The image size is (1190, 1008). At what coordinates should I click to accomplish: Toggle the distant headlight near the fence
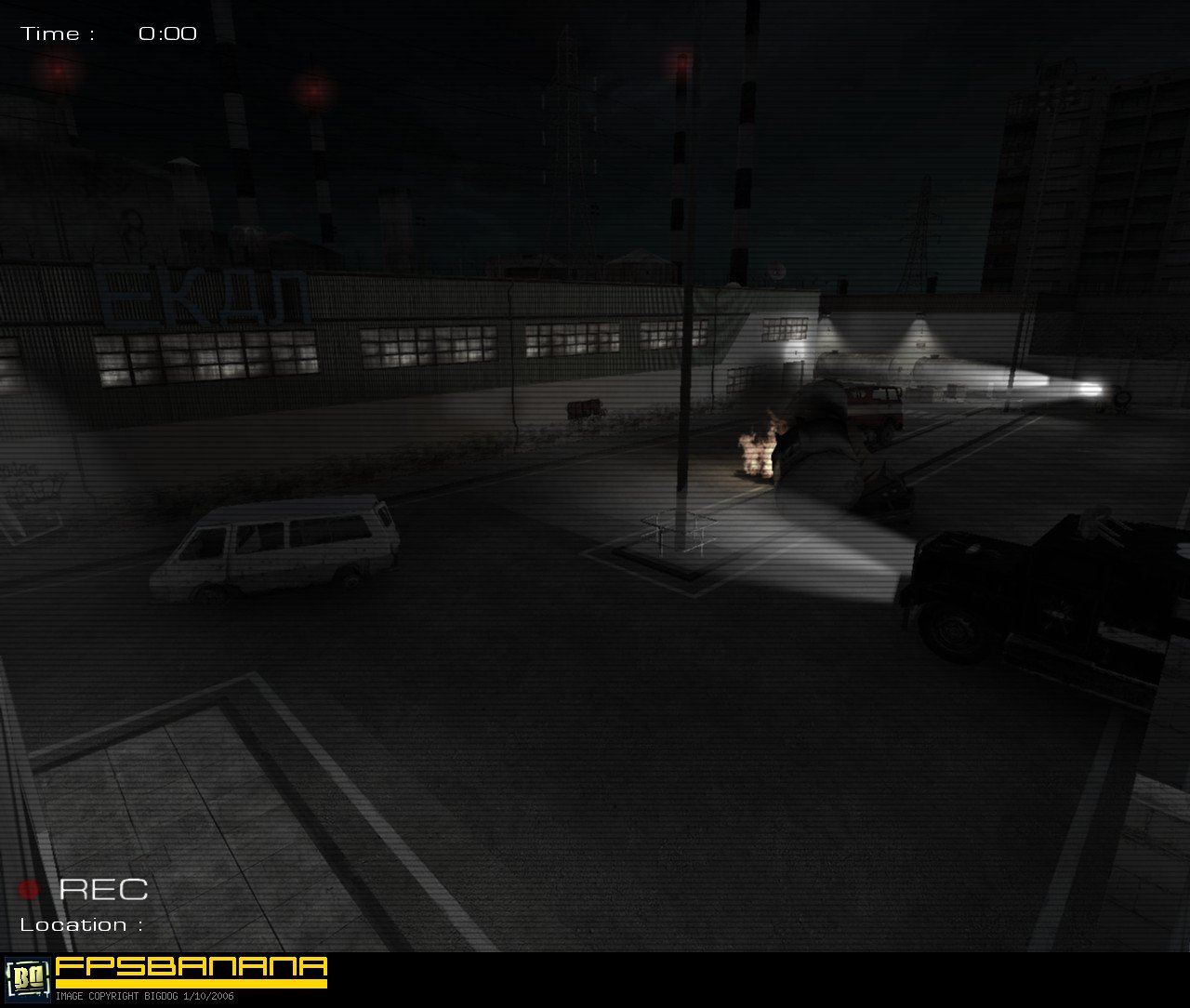(1090, 389)
